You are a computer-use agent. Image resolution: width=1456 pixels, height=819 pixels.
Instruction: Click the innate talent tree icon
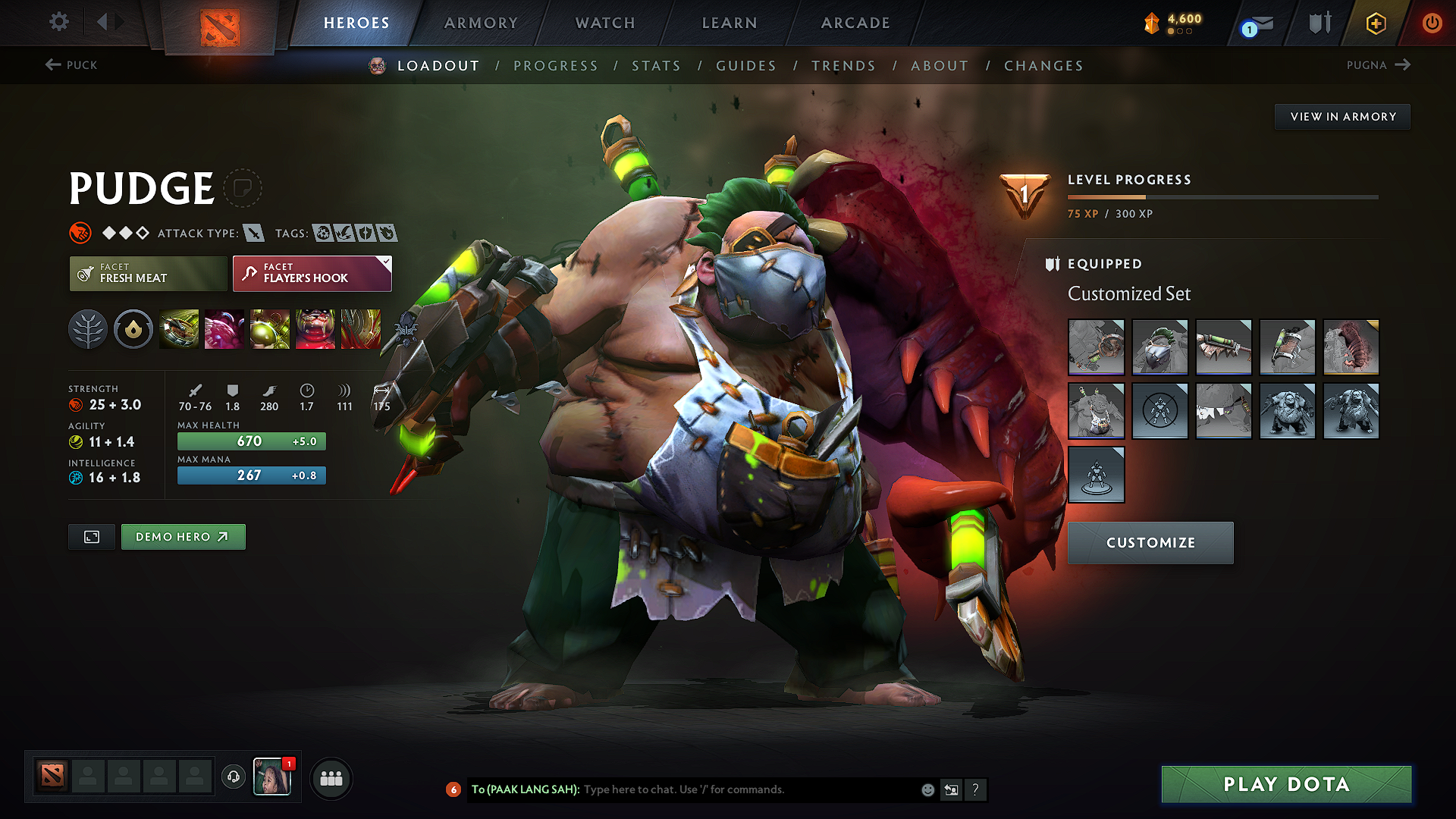pyautogui.click(x=88, y=329)
